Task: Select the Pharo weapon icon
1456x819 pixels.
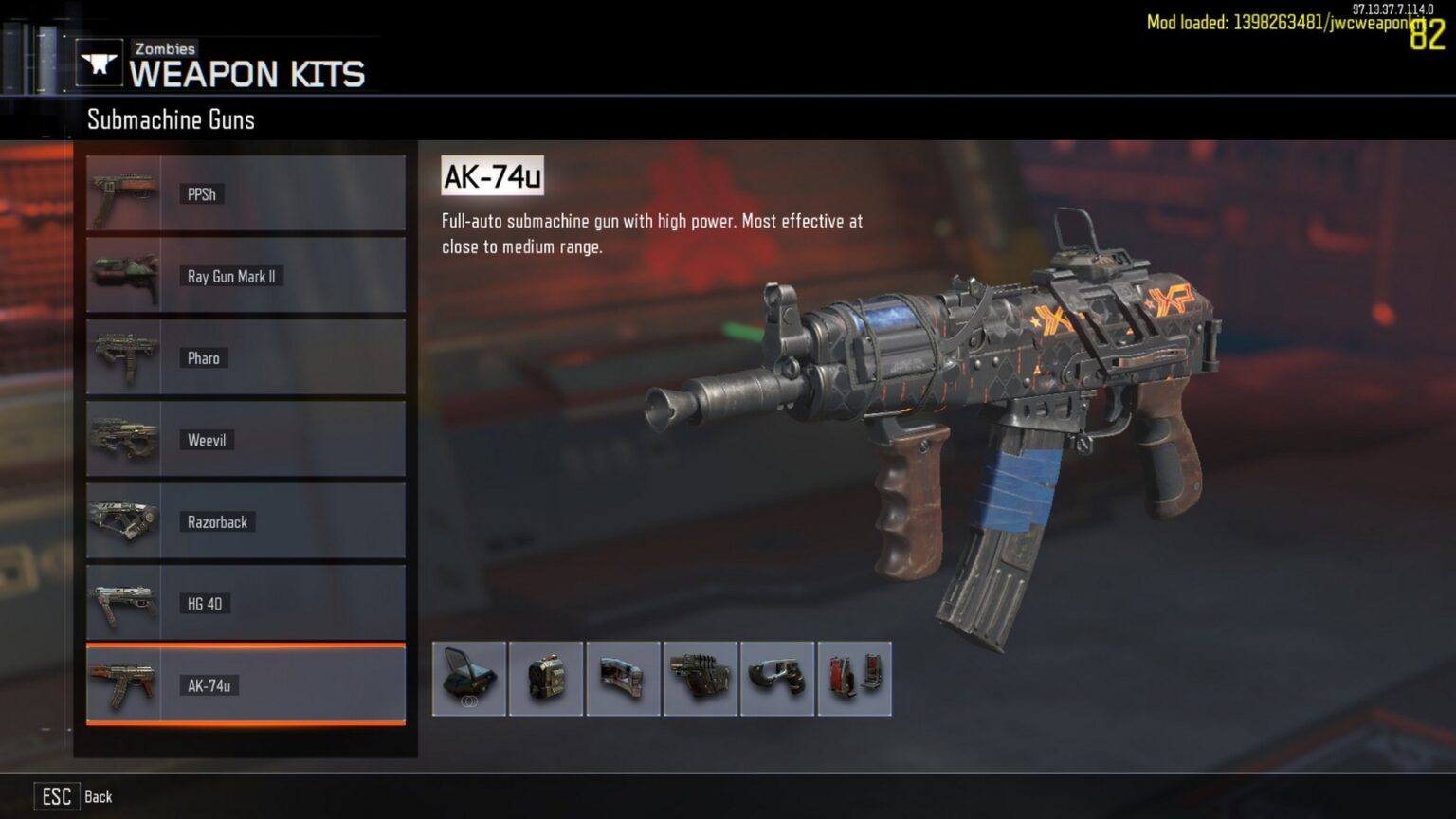Action: tap(123, 356)
